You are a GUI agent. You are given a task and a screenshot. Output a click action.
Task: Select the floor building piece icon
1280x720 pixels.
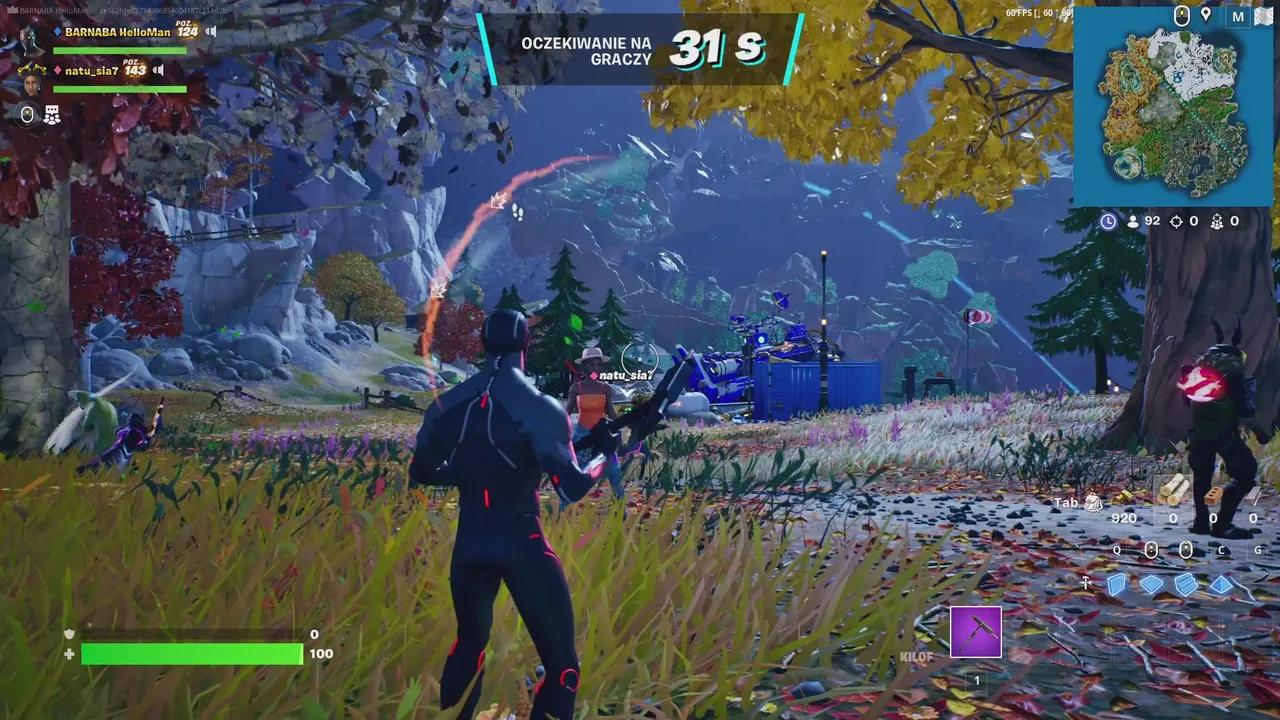coord(1150,583)
